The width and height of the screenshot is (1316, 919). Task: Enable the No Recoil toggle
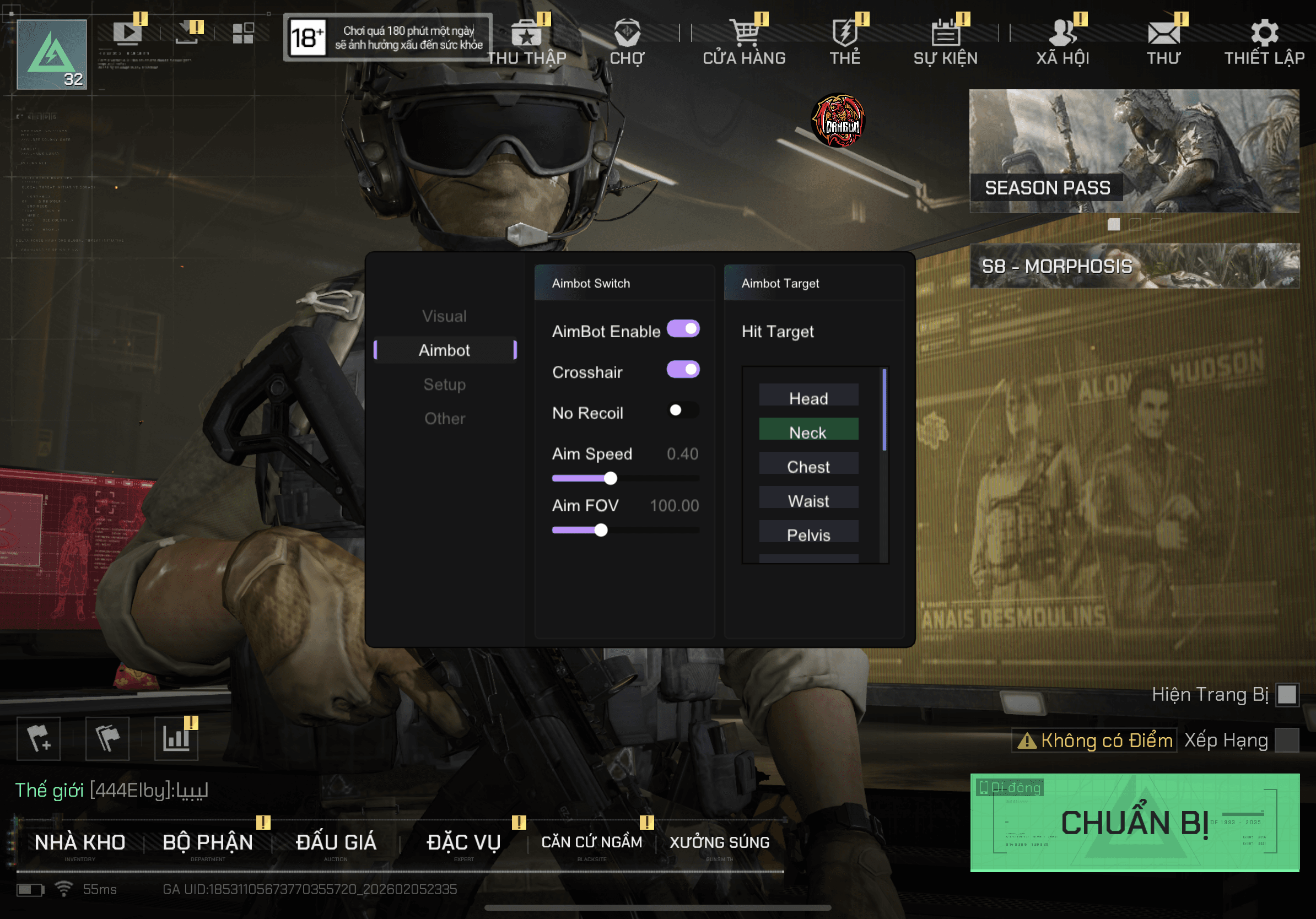tap(683, 411)
